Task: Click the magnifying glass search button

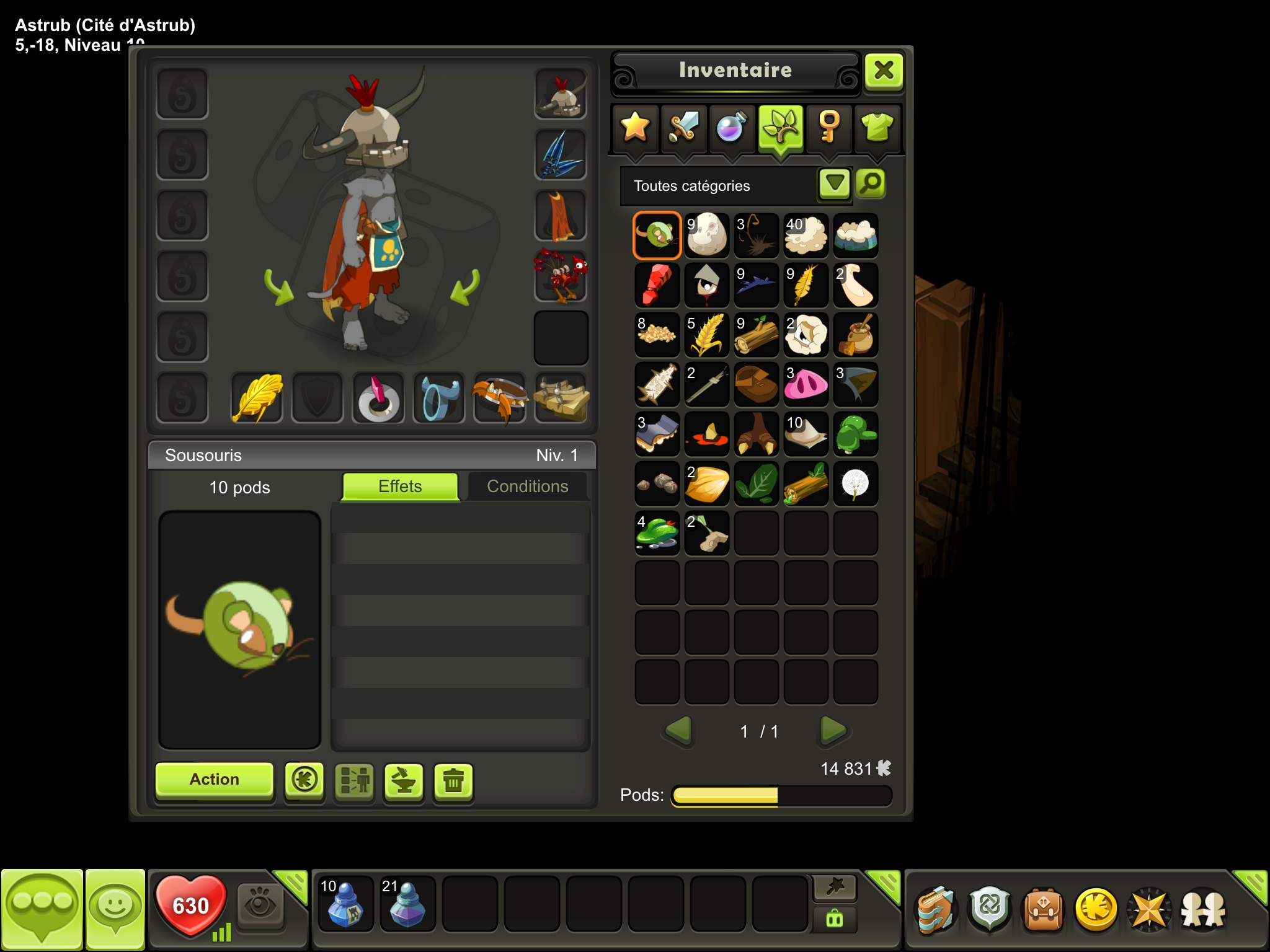Action: tap(871, 183)
